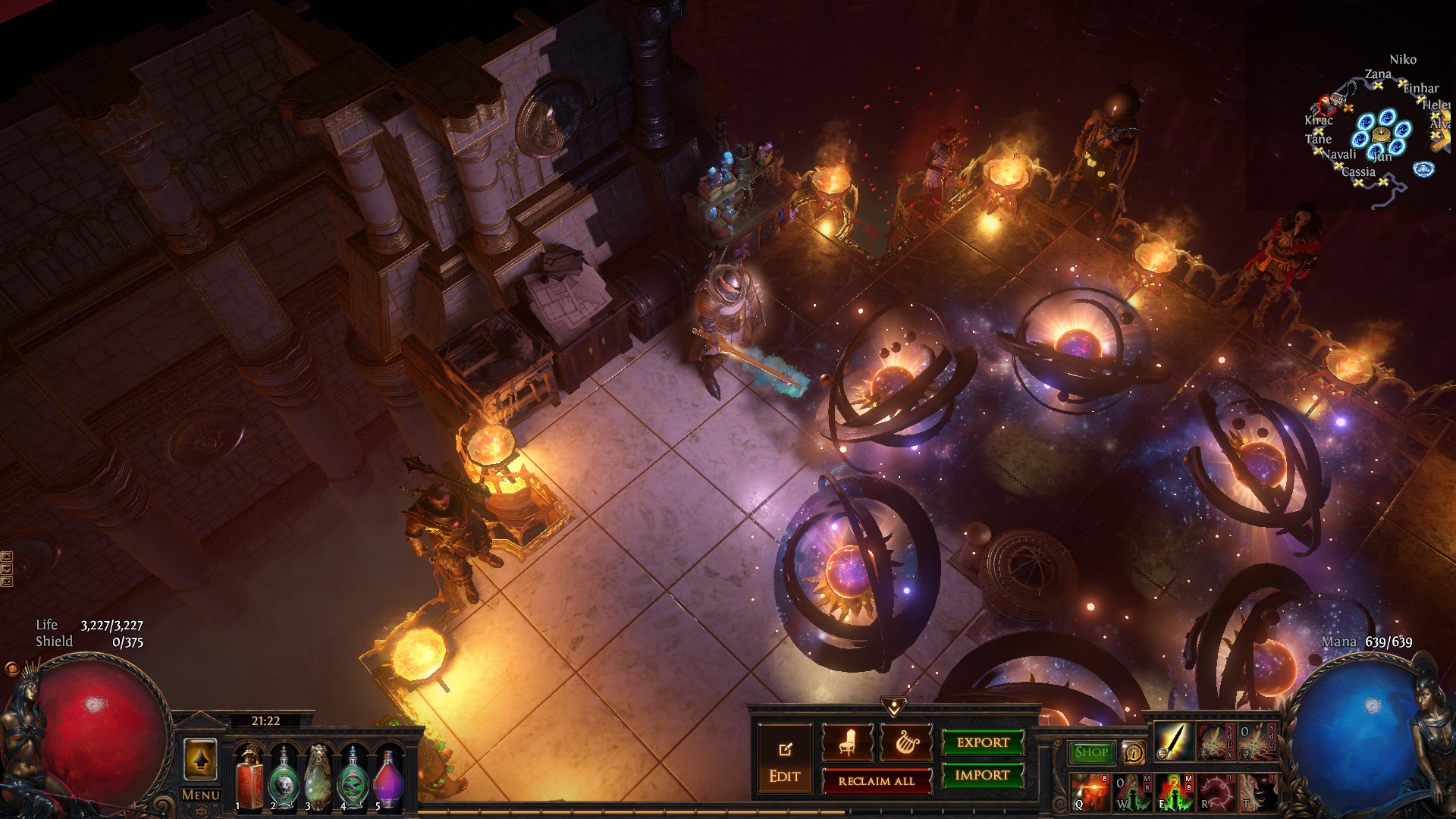This screenshot has width=1456, height=819.
Task: Select the glowing sword attack skill
Action: (1172, 741)
